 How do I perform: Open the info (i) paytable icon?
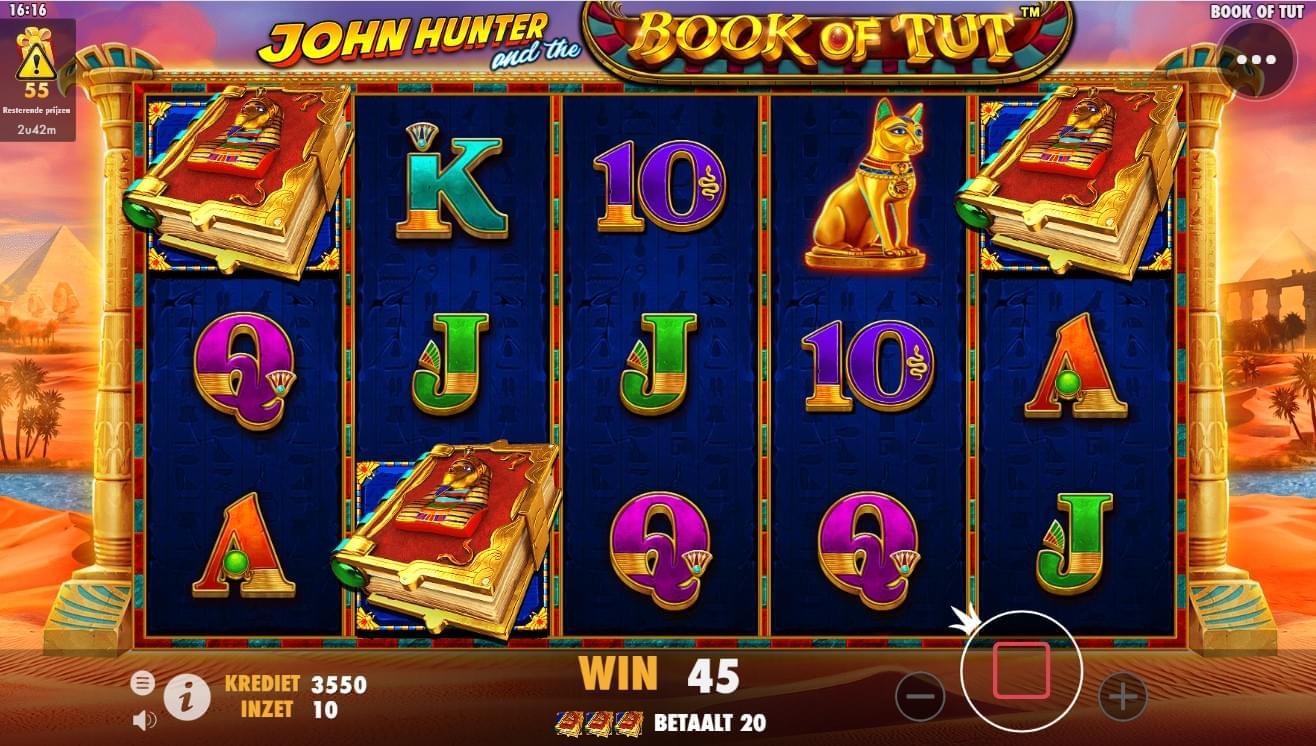[x=189, y=693]
